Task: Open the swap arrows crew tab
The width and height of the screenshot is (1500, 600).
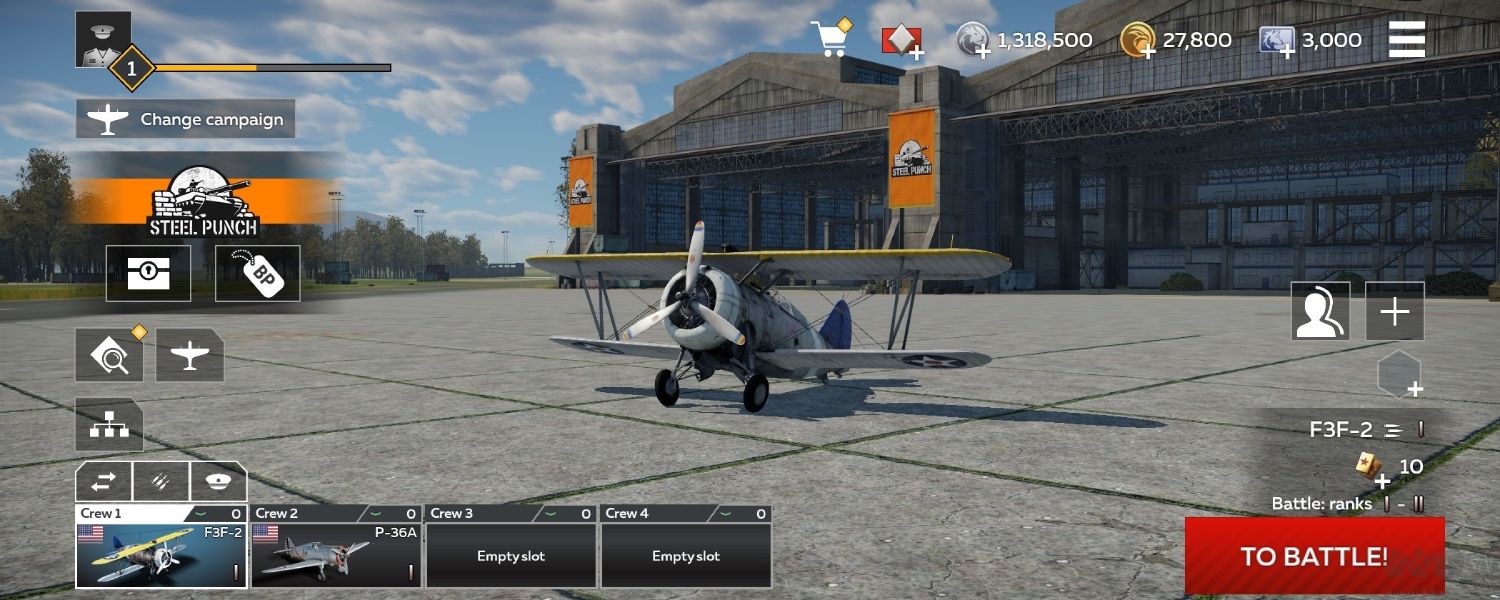Action: click(104, 482)
